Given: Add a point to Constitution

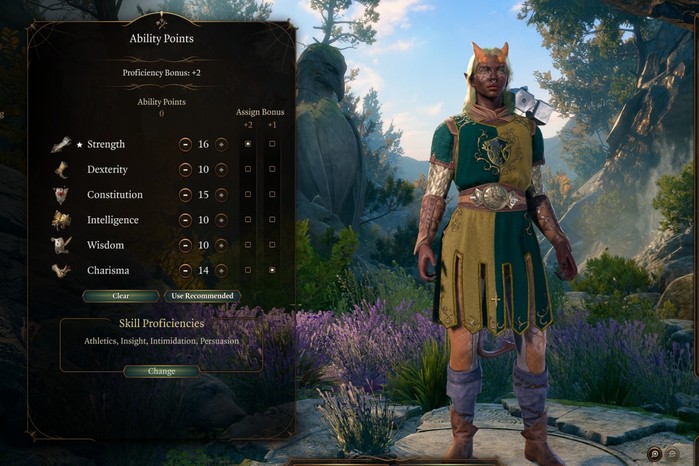Looking at the screenshot, I should [x=221, y=194].
